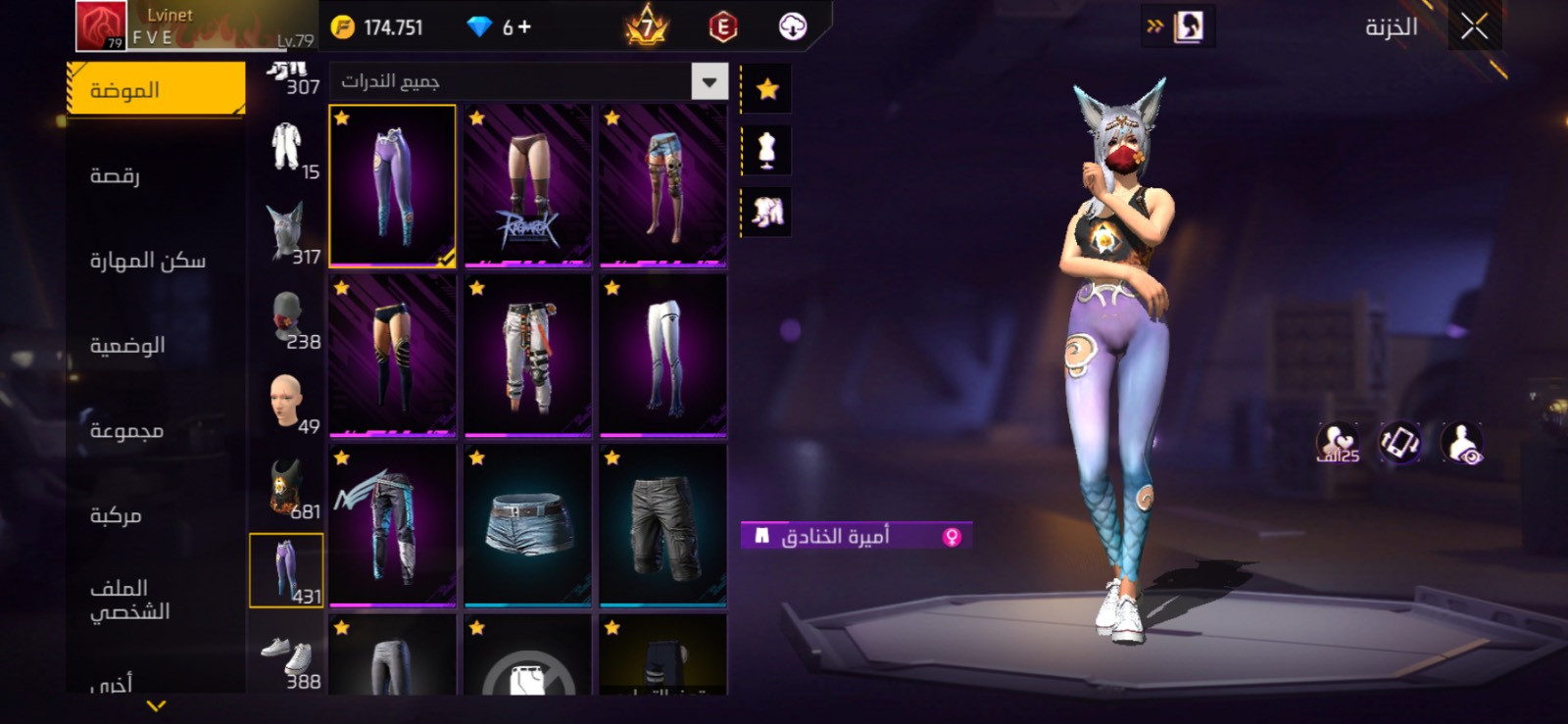Pick the white silver leggings item
The height and width of the screenshot is (724, 1568).
point(662,355)
